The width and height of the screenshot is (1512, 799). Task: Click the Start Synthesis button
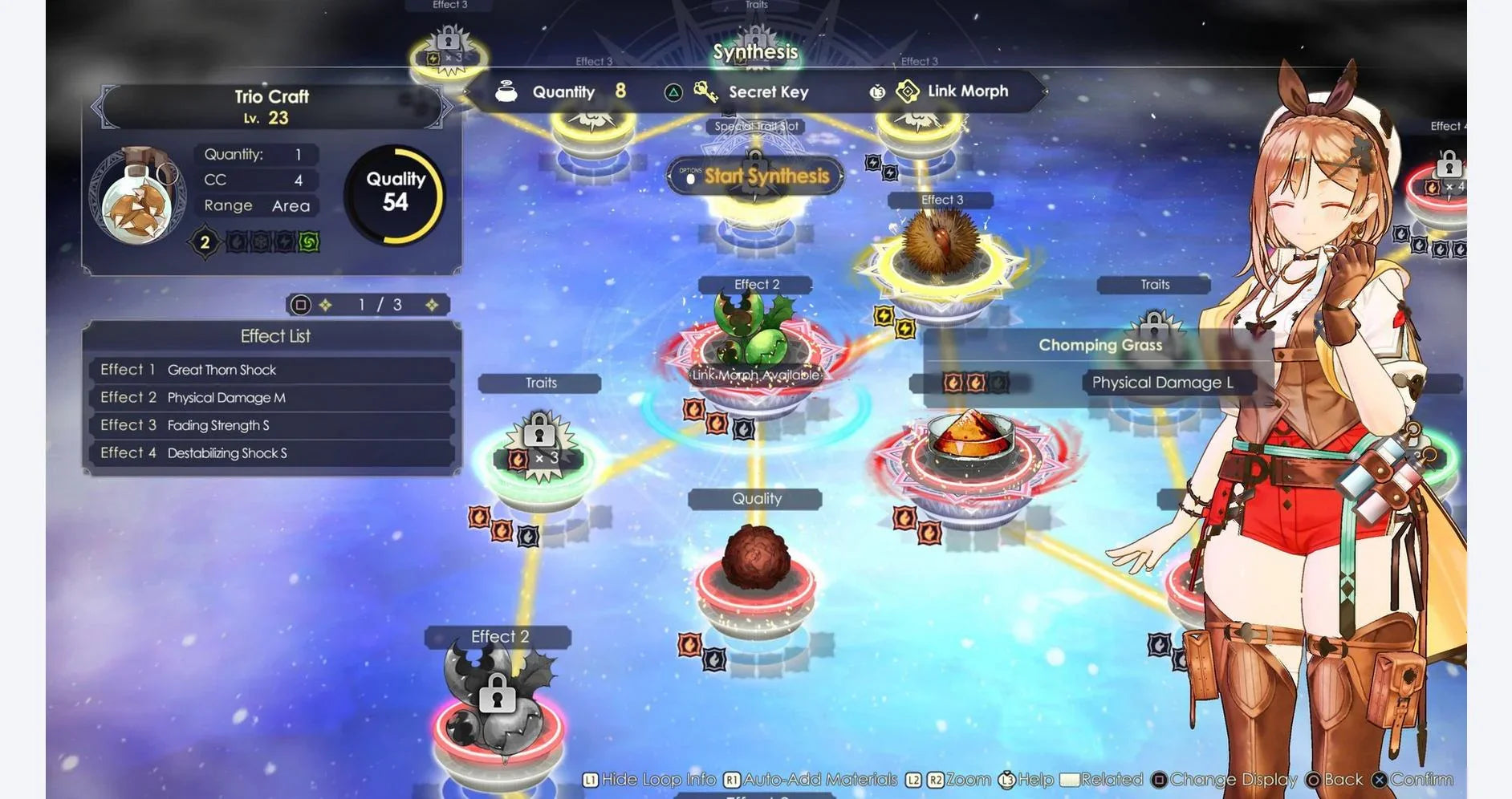point(756,176)
